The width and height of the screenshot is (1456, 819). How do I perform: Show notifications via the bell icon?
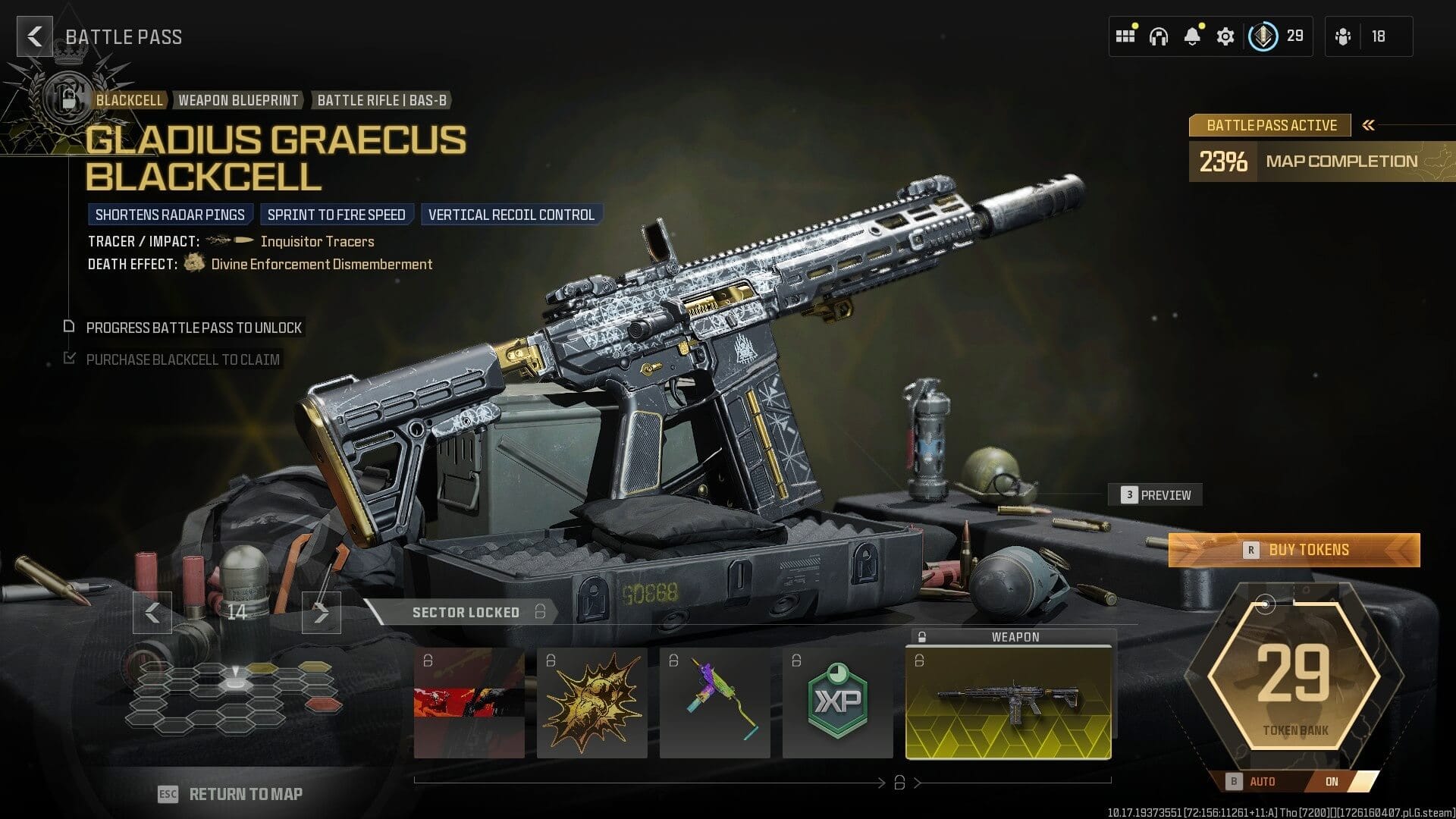pos(1192,36)
